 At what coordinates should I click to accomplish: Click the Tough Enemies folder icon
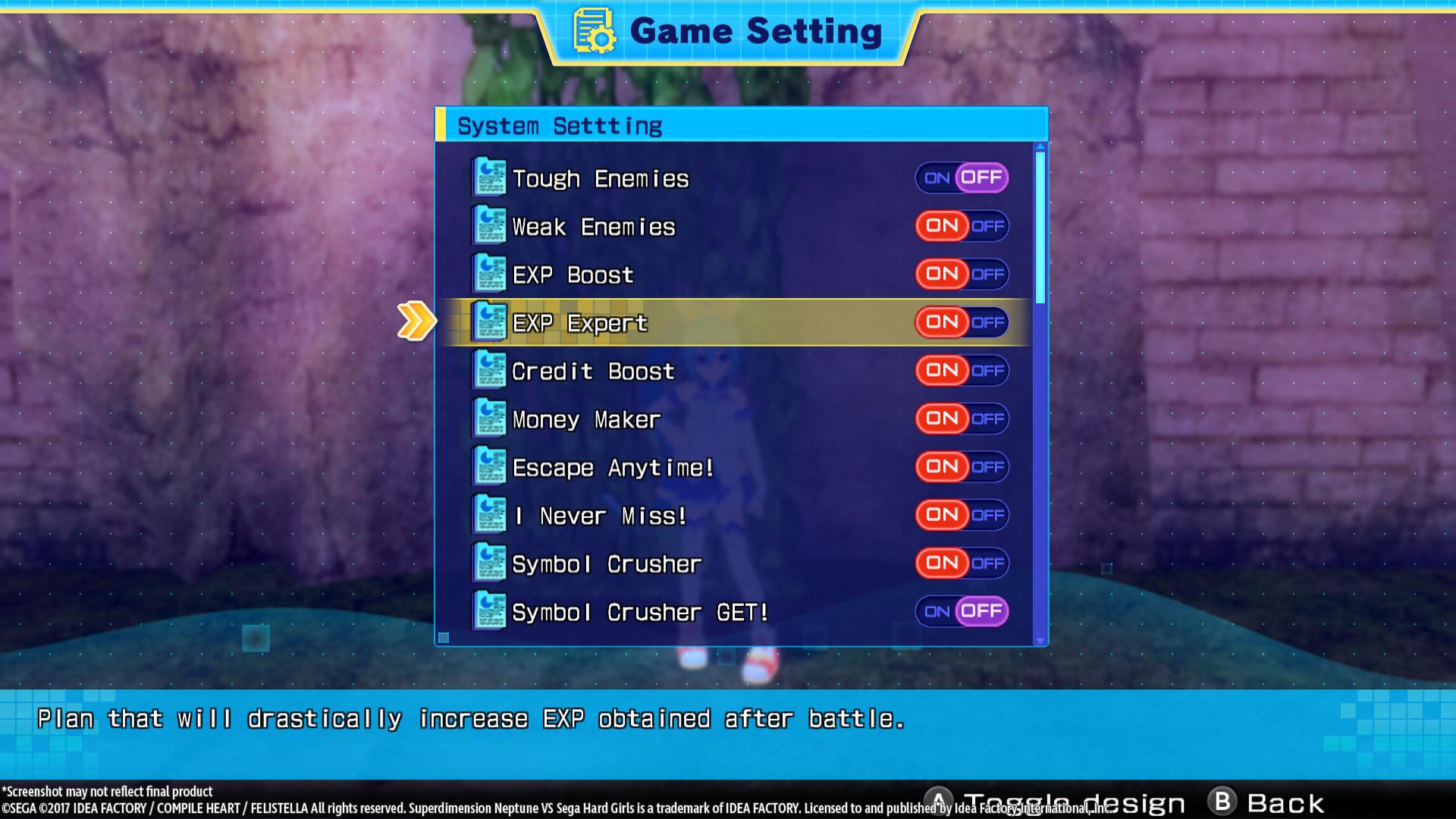pyautogui.click(x=489, y=176)
